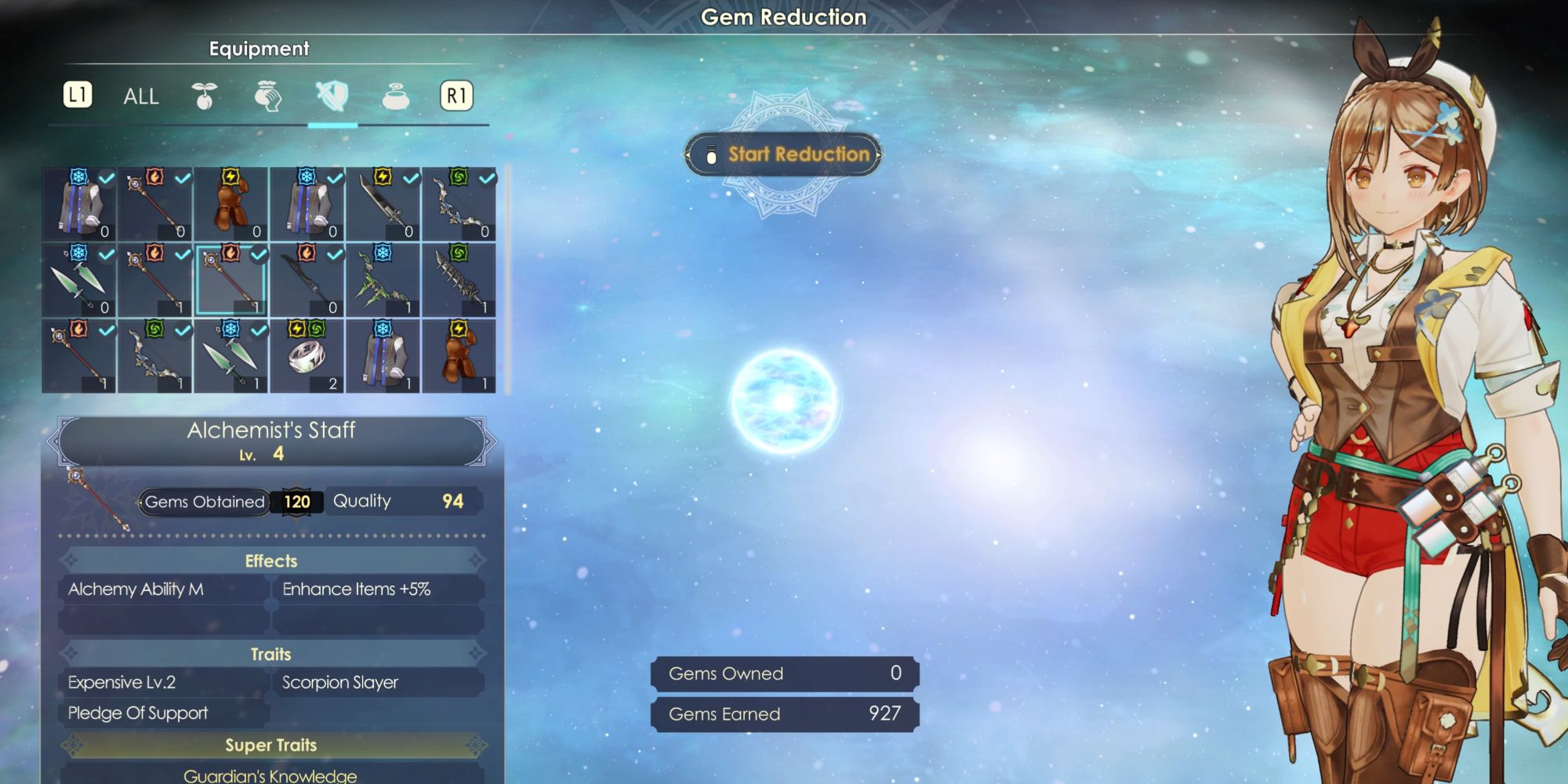Select the Equipment tab header
This screenshot has height=784, width=1568.
click(x=259, y=49)
